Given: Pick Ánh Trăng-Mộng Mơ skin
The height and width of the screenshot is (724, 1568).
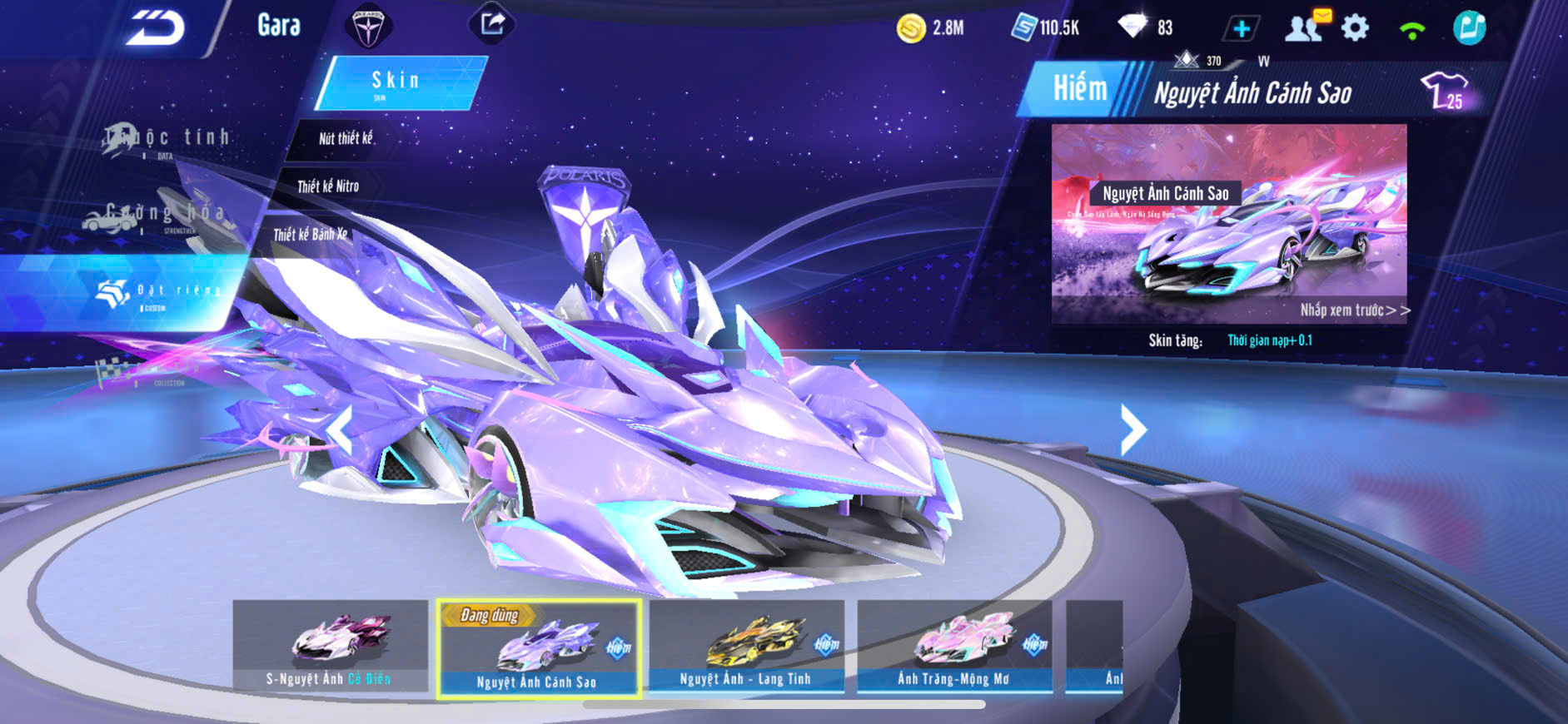Looking at the screenshot, I should (954, 647).
